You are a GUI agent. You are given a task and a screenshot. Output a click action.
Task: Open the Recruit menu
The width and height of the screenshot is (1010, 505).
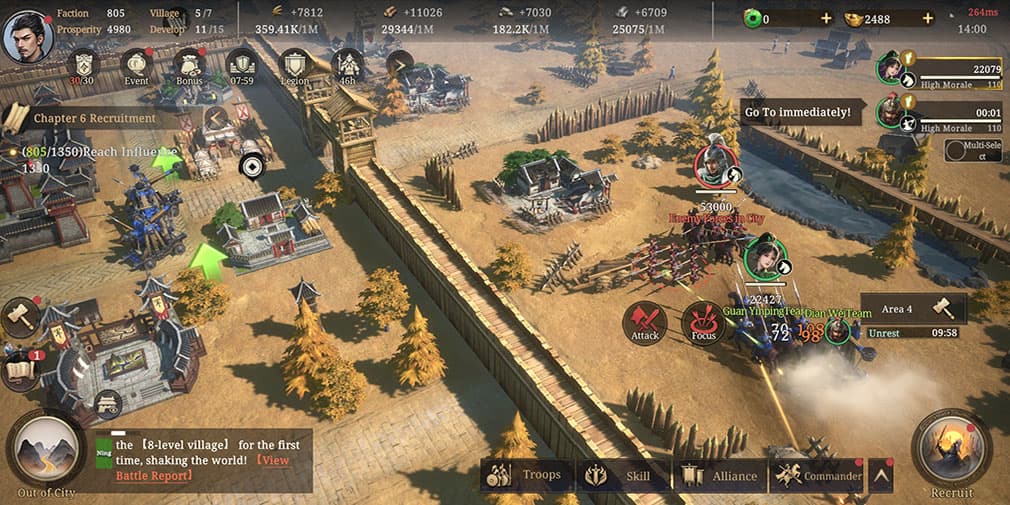(x=951, y=450)
